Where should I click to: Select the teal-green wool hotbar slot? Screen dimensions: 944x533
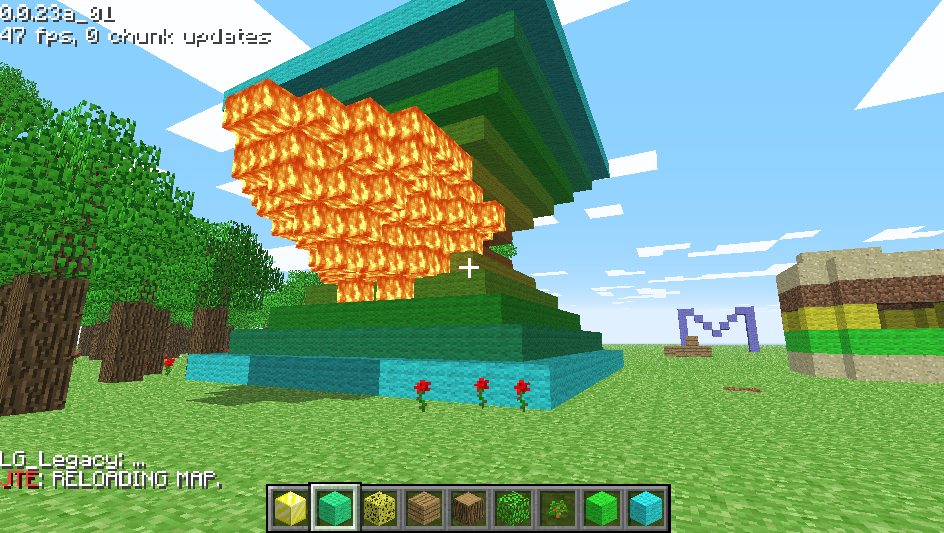[335, 509]
